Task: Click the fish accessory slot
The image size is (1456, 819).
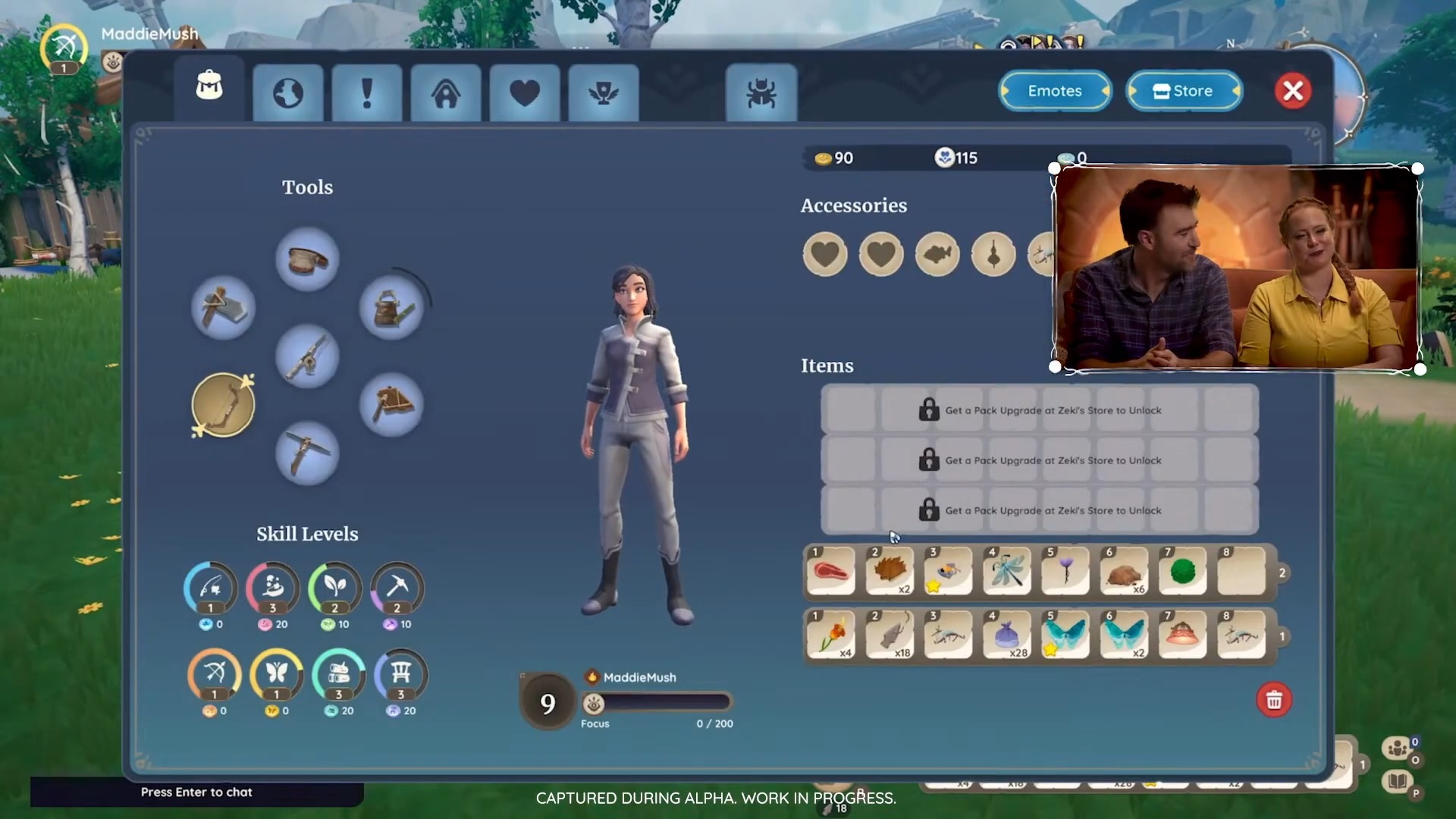Action: 937,254
